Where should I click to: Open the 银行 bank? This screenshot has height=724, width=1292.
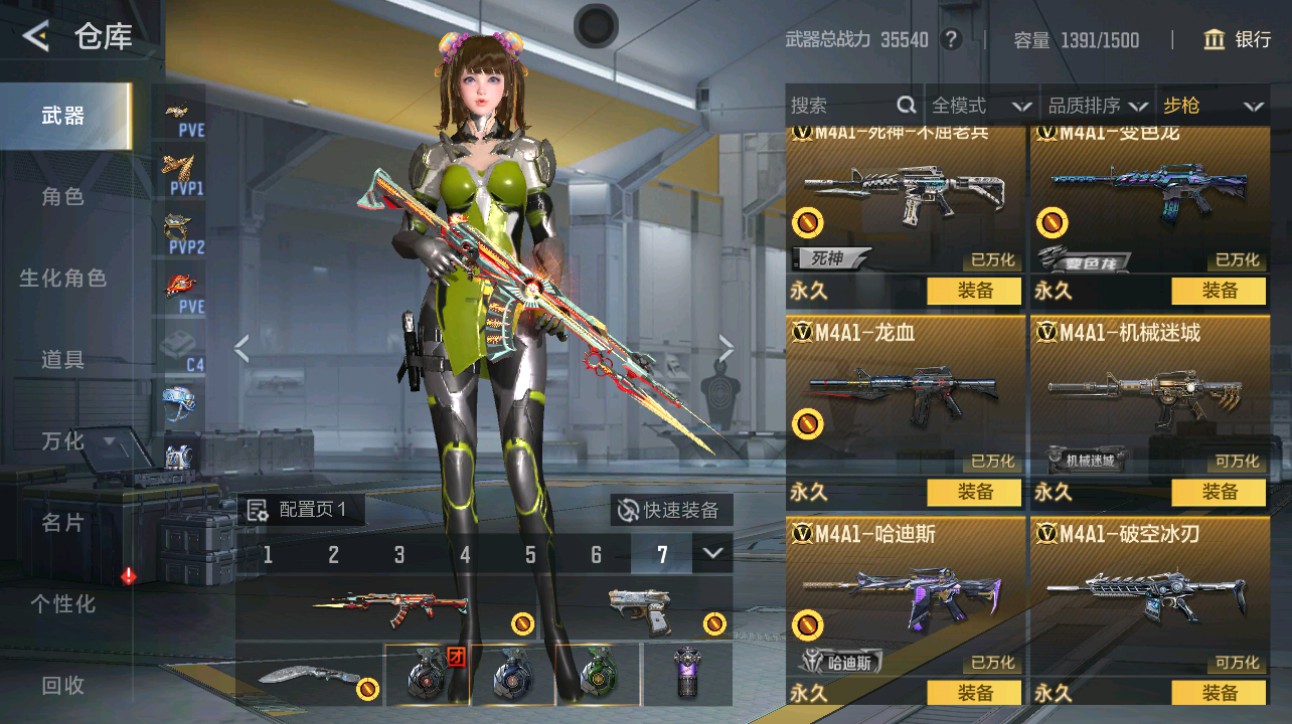[x=1237, y=40]
